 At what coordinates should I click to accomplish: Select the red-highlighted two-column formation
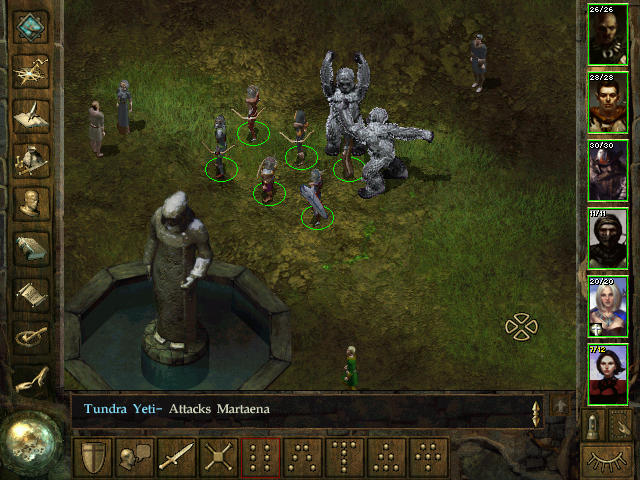tap(260, 458)
